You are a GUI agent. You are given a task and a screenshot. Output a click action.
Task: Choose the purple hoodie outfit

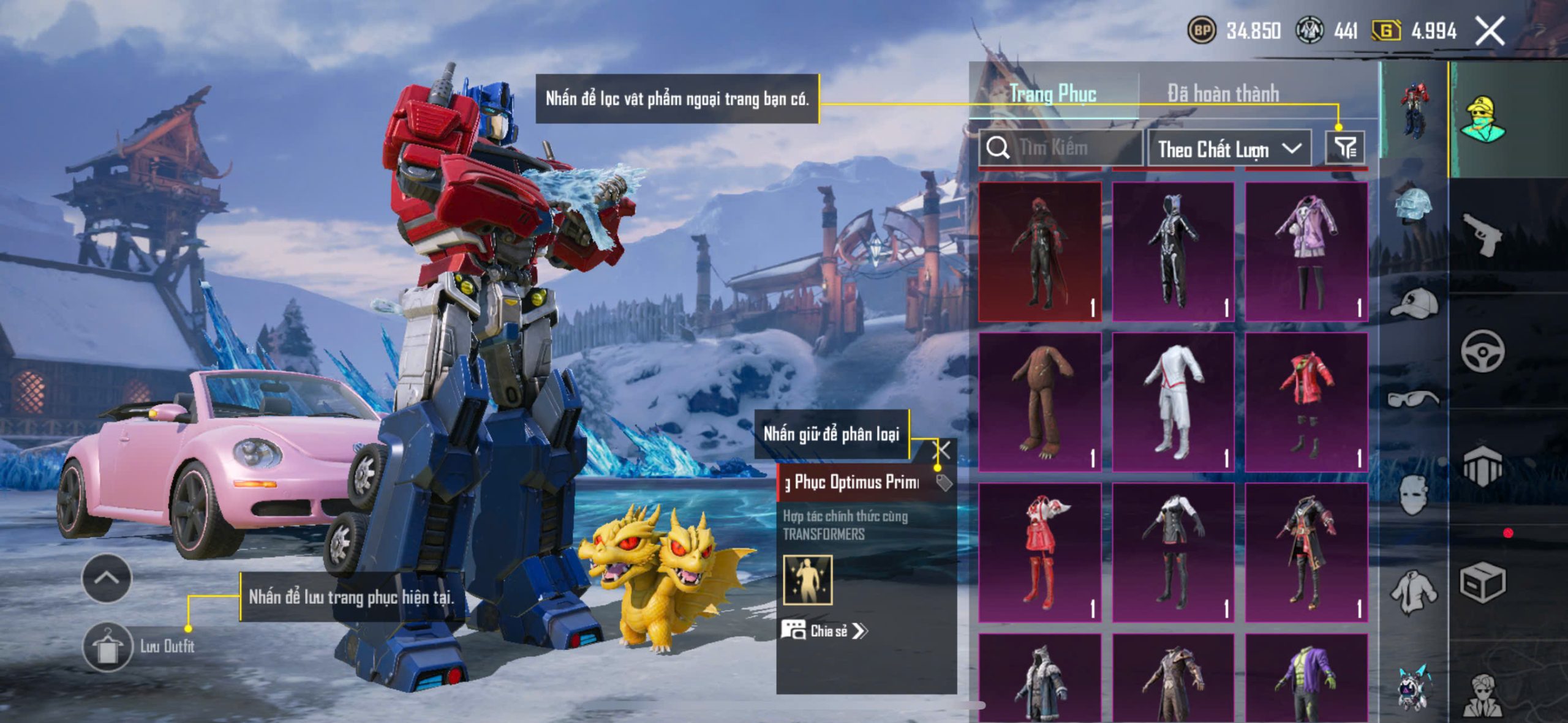[1306, 251]
